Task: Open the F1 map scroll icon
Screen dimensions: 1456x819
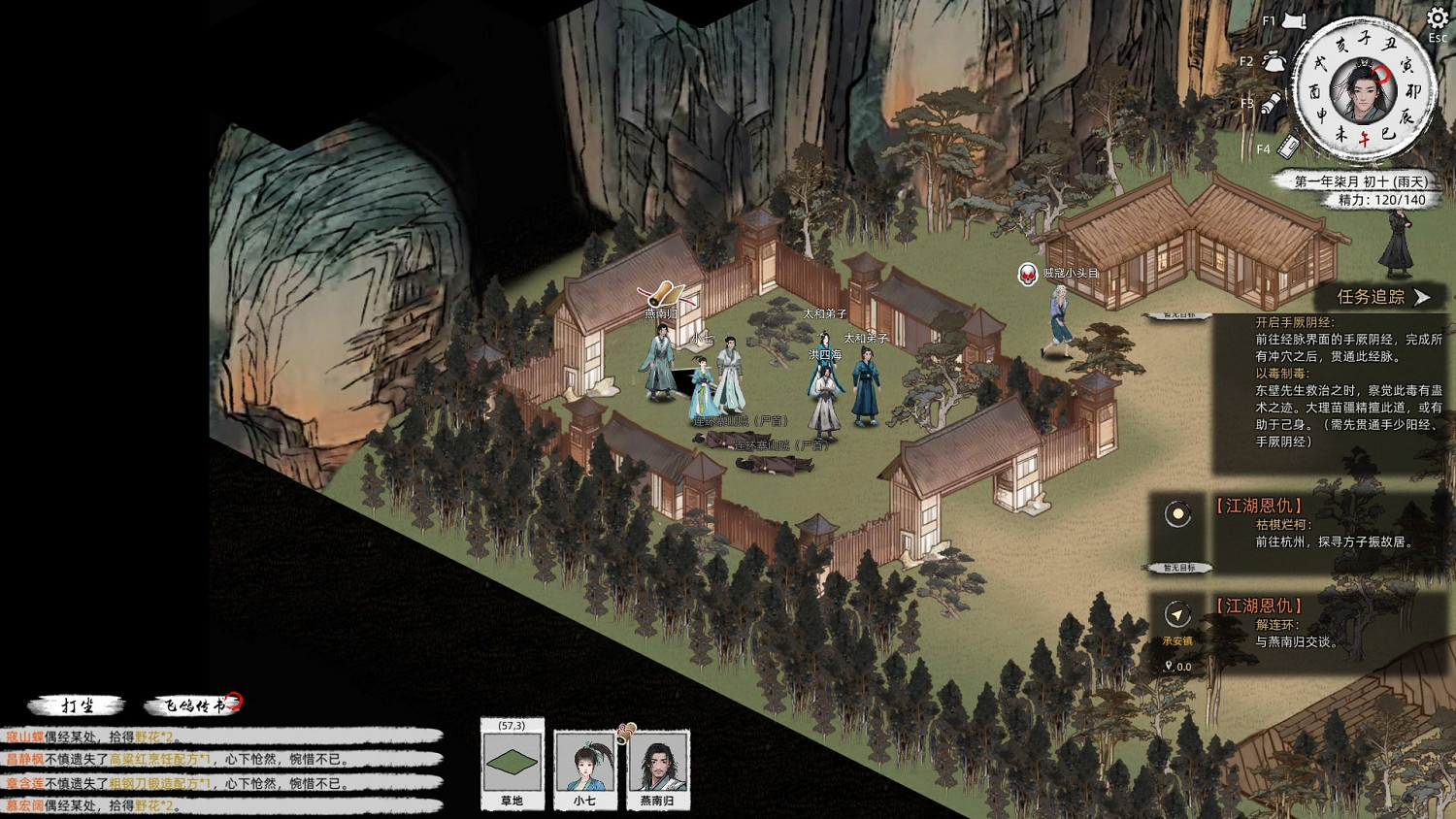Action: pyautogui.click(x=1294, y=21)
